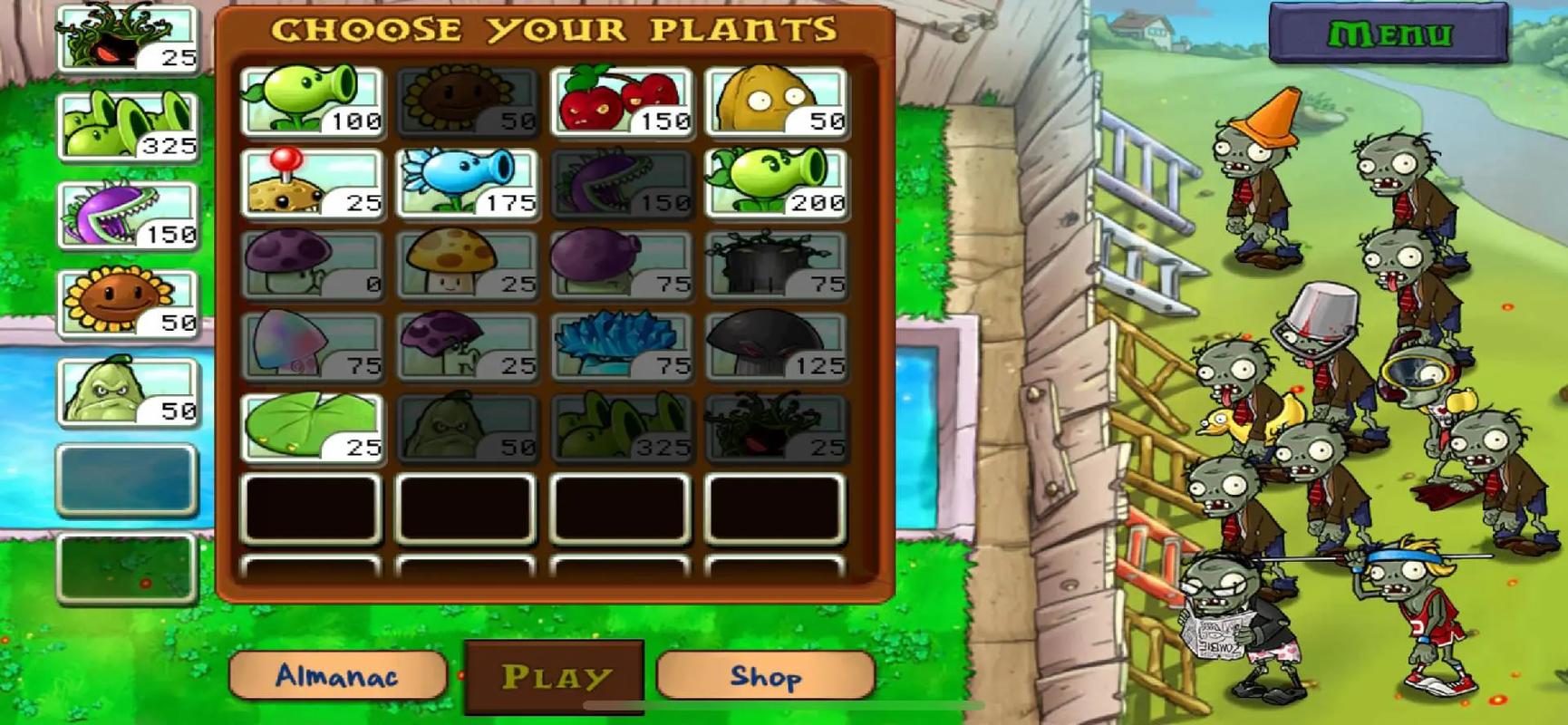Select the Repeater seed packet costing 200
Screen dimensions: 1568x725
[777, 184]
